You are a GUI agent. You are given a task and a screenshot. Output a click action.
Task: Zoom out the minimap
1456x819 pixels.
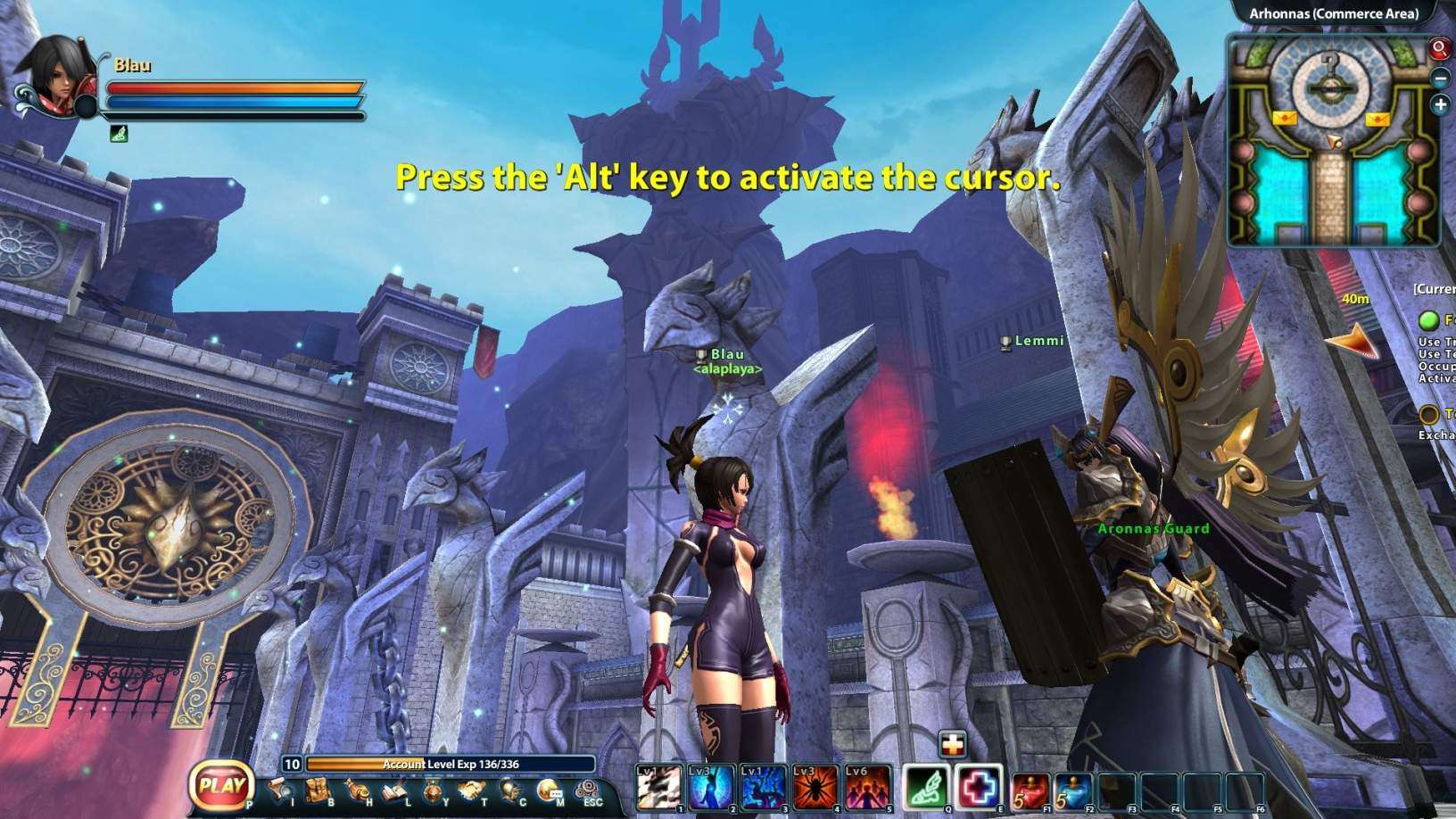1440,79
